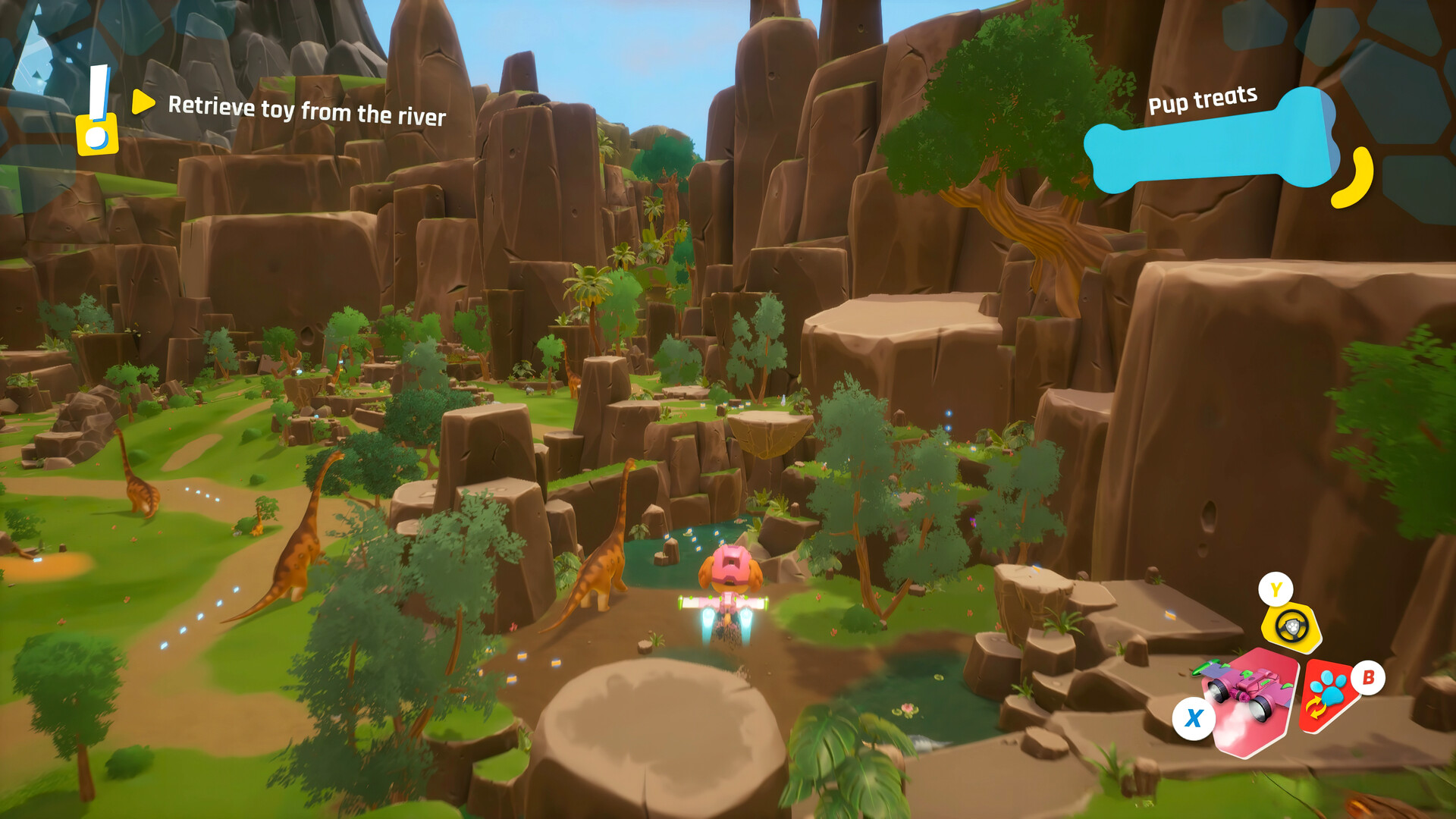This screenshot has width=1456, height=819.
Task: Toggle vehicle mode via the yellow hexagon prompt
Action: click(1291, 626)
